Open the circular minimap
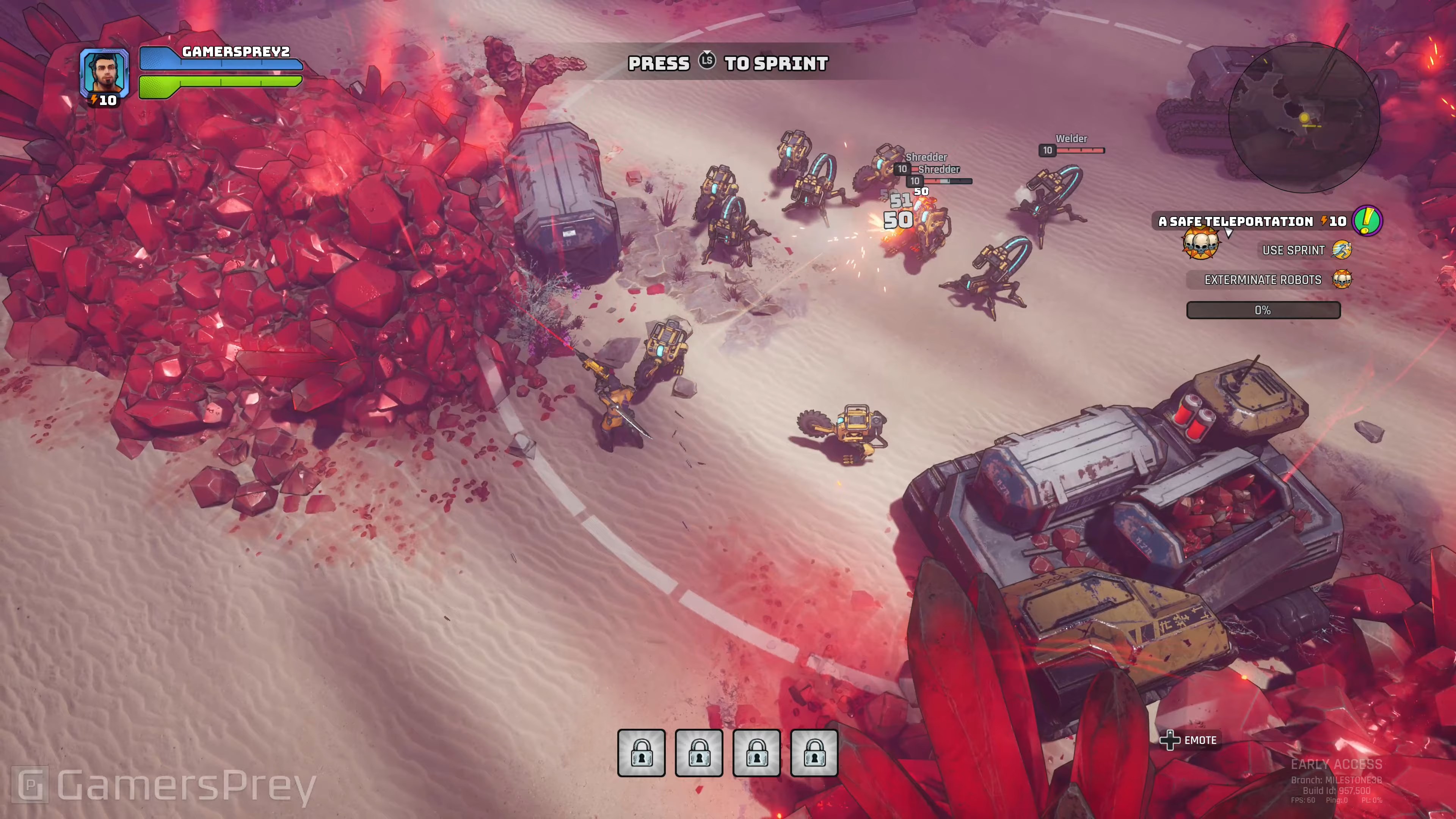The height and width of the screenshot is (819, 1456). (x=1304, y=118)
